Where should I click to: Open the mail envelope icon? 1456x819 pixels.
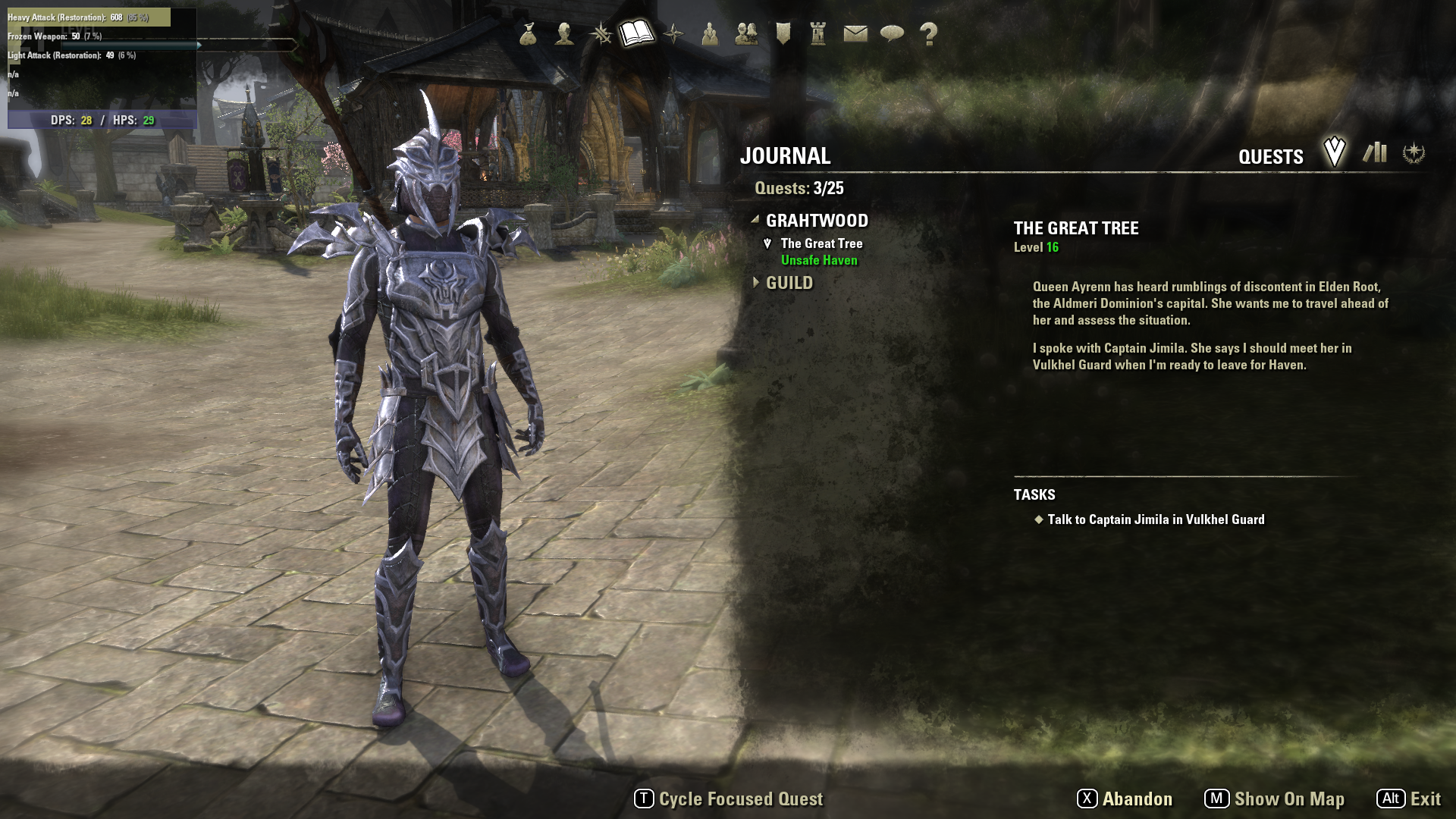855,33
